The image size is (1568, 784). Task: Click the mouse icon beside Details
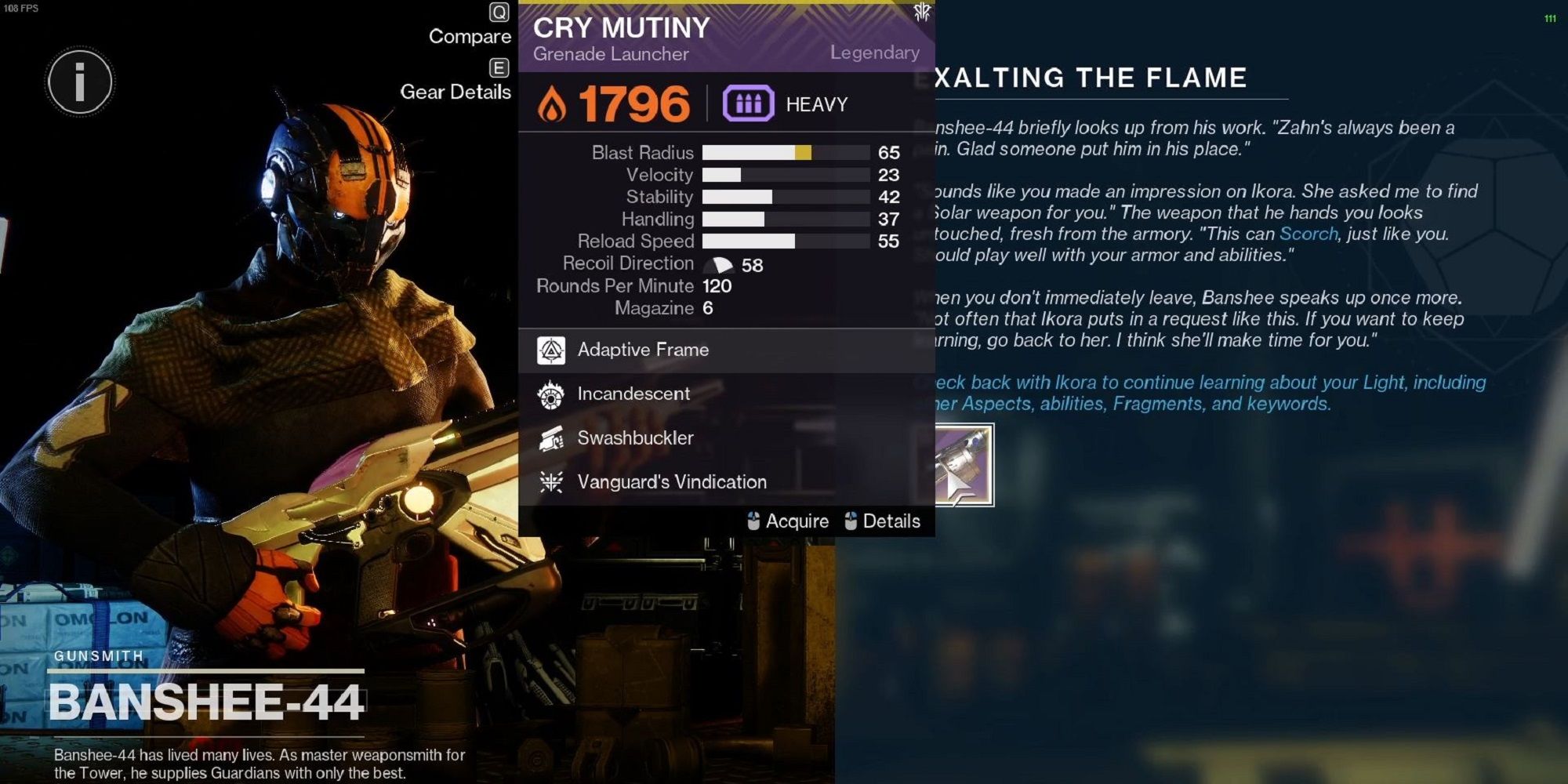(851, 521)
